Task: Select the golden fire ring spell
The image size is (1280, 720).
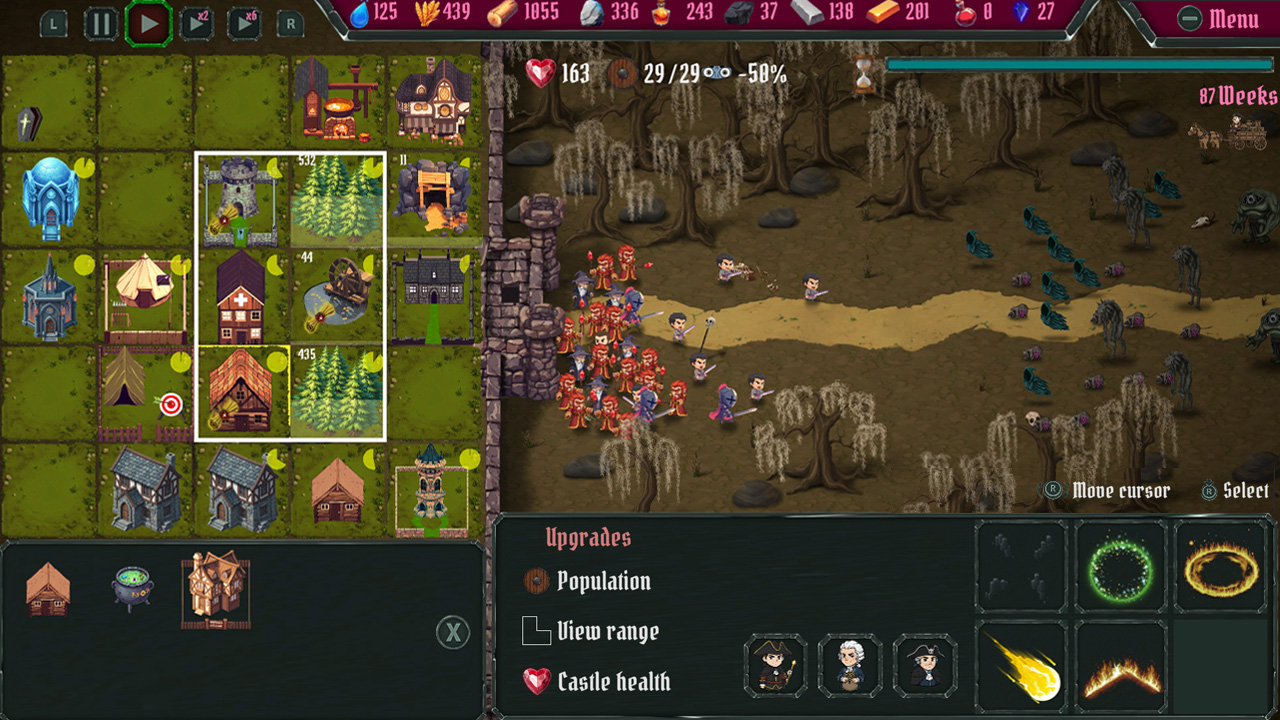Action: coord(1222,565)
